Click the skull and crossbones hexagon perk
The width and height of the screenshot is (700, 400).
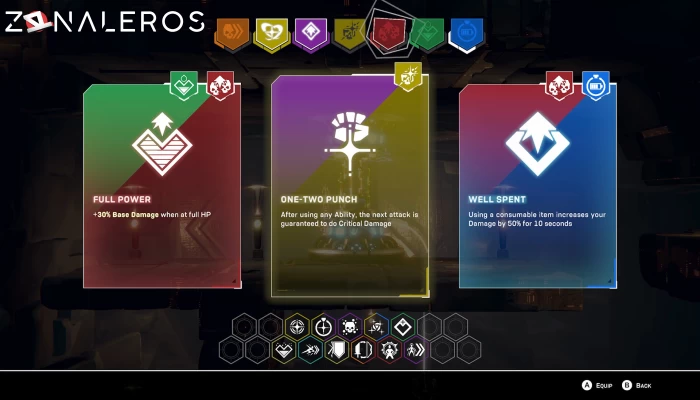349,327
